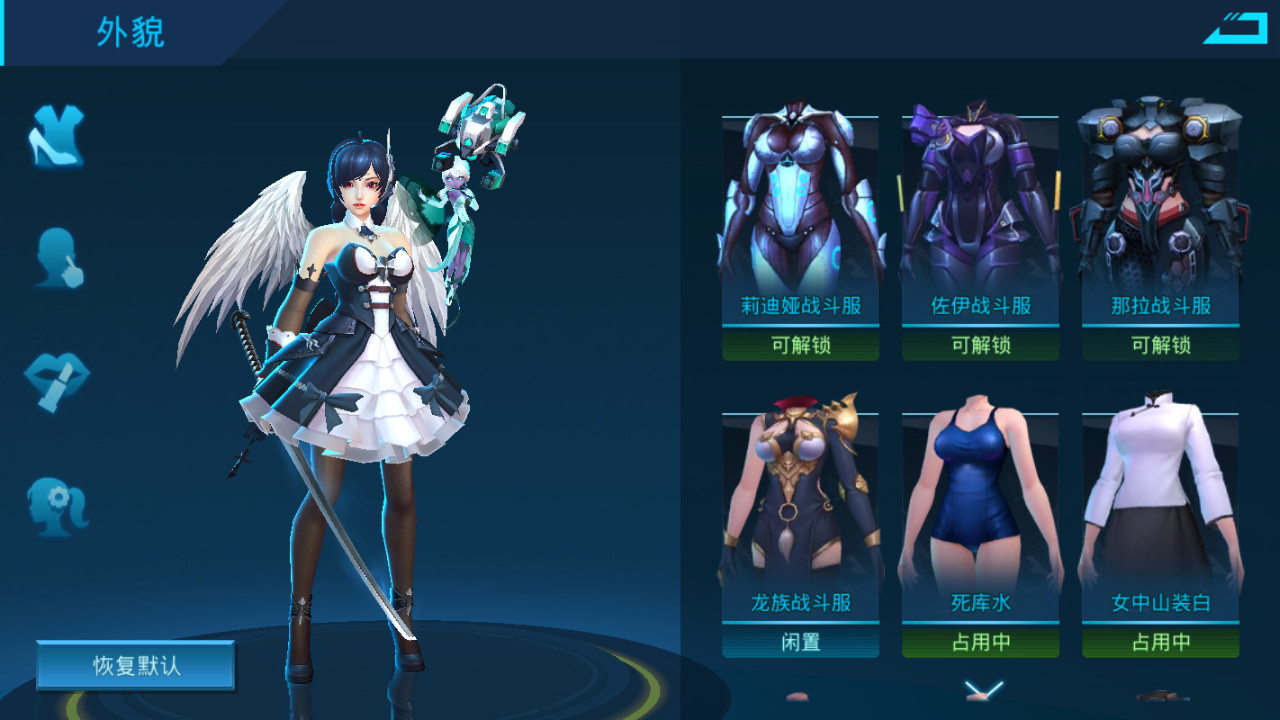Click 占用中 status under 女中山装白
The image size is (1280, 720).
1160,642
